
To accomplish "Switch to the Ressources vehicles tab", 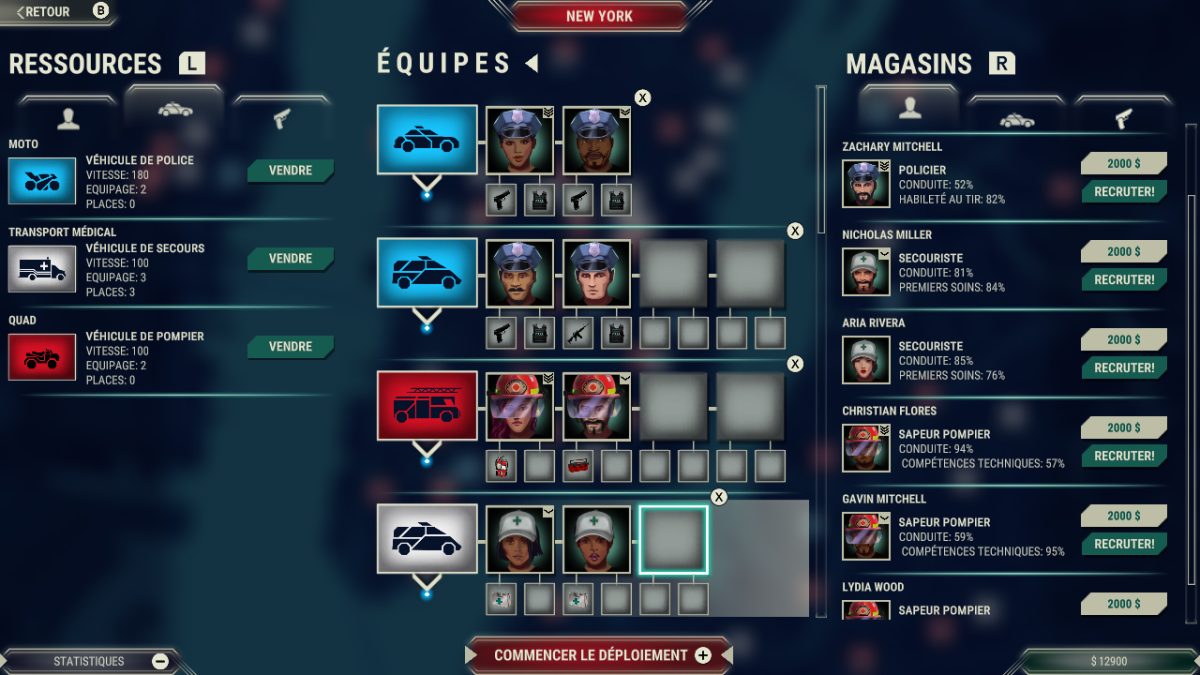I will [x=175, y=112].
